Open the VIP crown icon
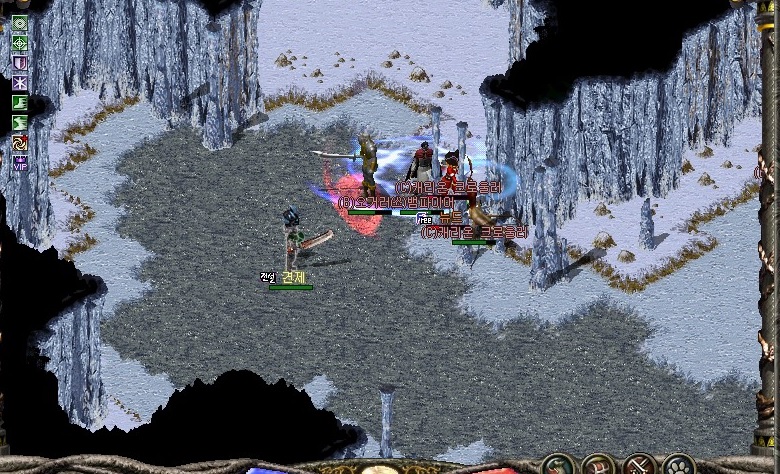This screenshot has height=474, width=780. [x=20, y=161]
